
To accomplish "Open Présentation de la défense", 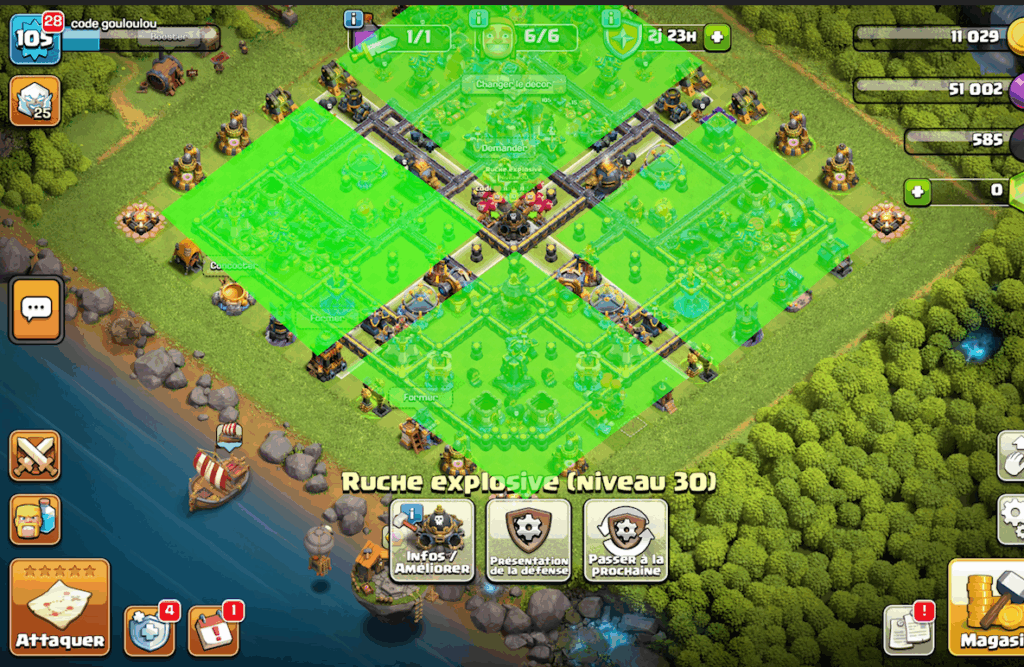I will (x=529, y=540).
